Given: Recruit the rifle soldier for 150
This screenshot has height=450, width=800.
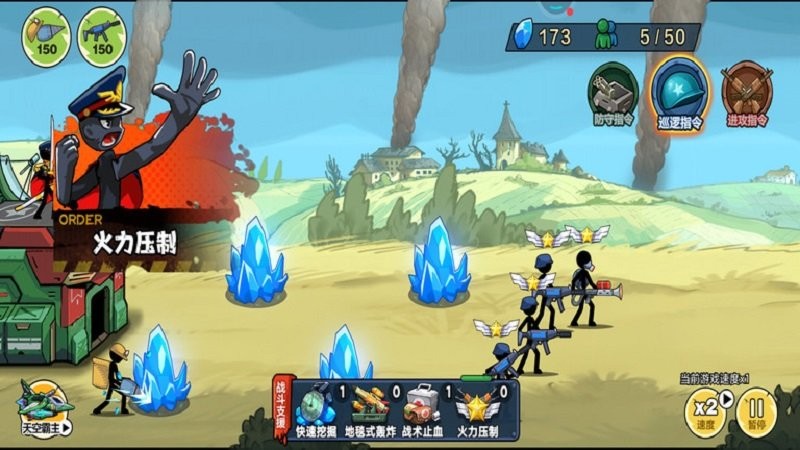Looking at the screenshot, I should click(x=101, y=36).
